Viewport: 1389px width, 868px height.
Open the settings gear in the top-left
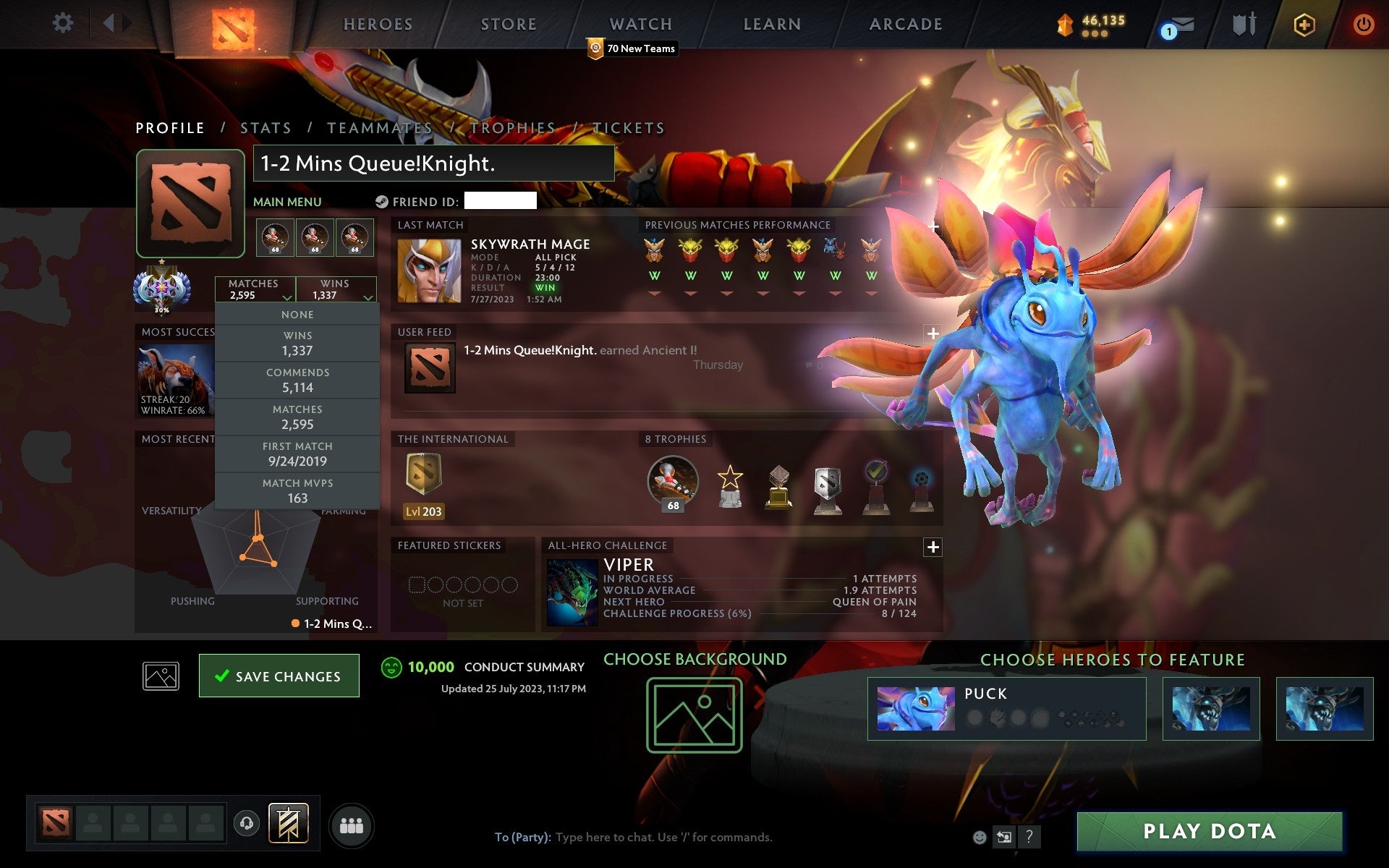click(64, 23)
